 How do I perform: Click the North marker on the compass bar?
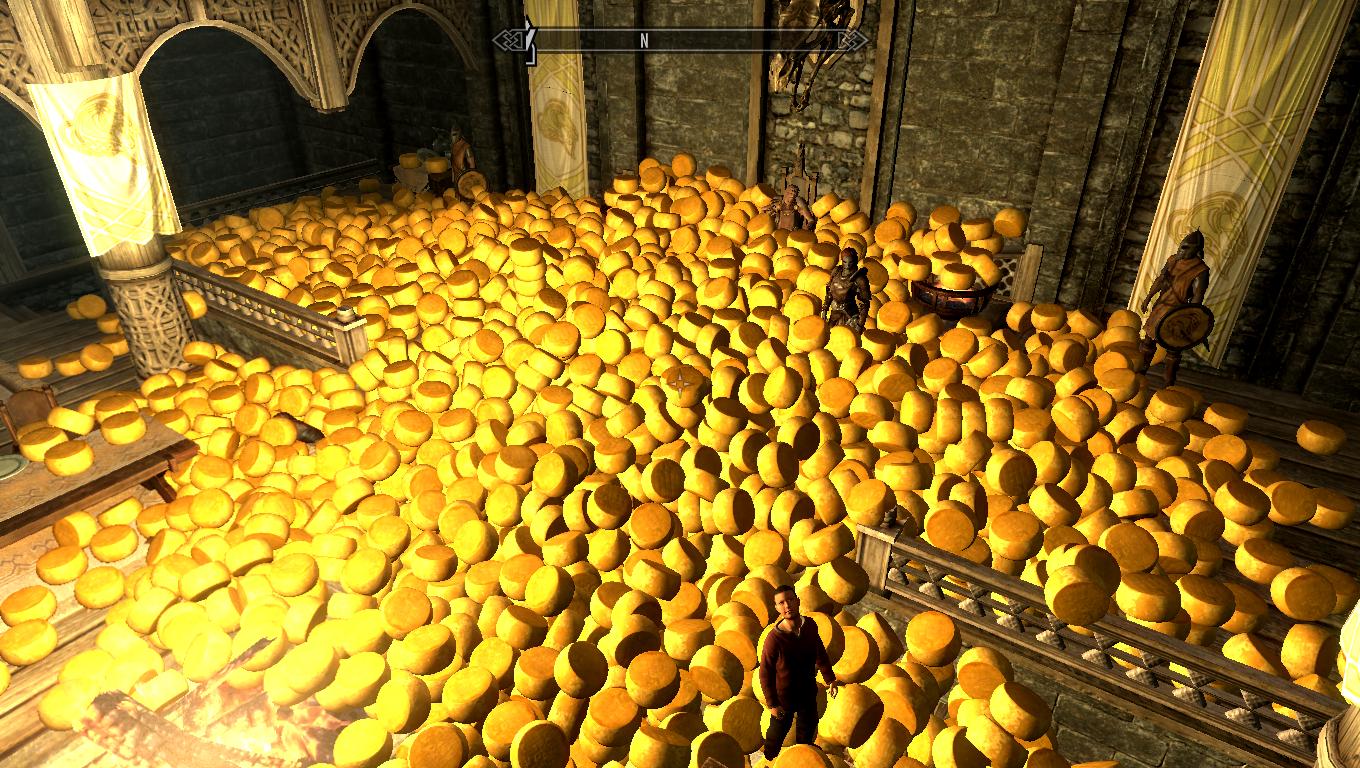(644, 41)
